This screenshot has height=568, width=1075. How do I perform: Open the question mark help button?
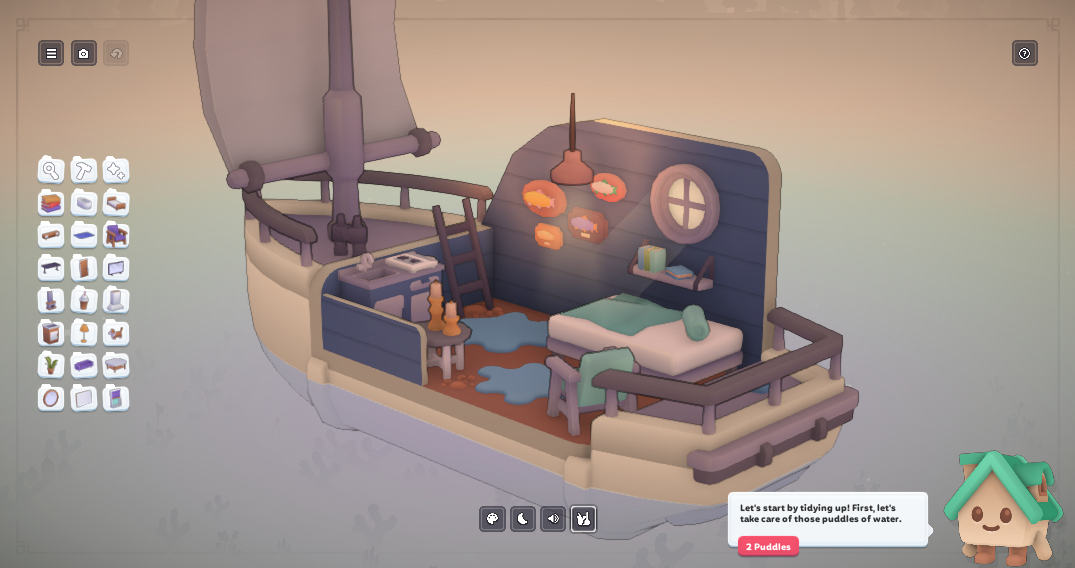(x=1024, y=53)
